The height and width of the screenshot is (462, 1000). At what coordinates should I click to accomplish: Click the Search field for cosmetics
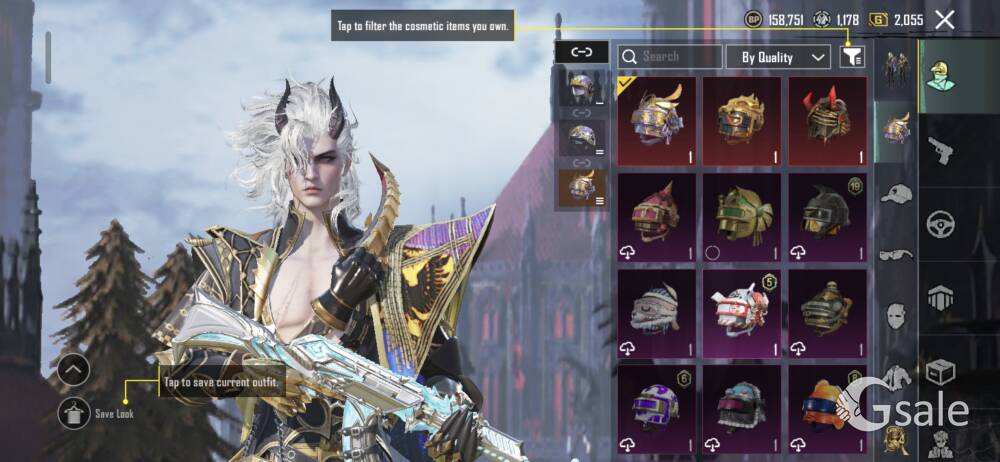click(x=669, y=57)
